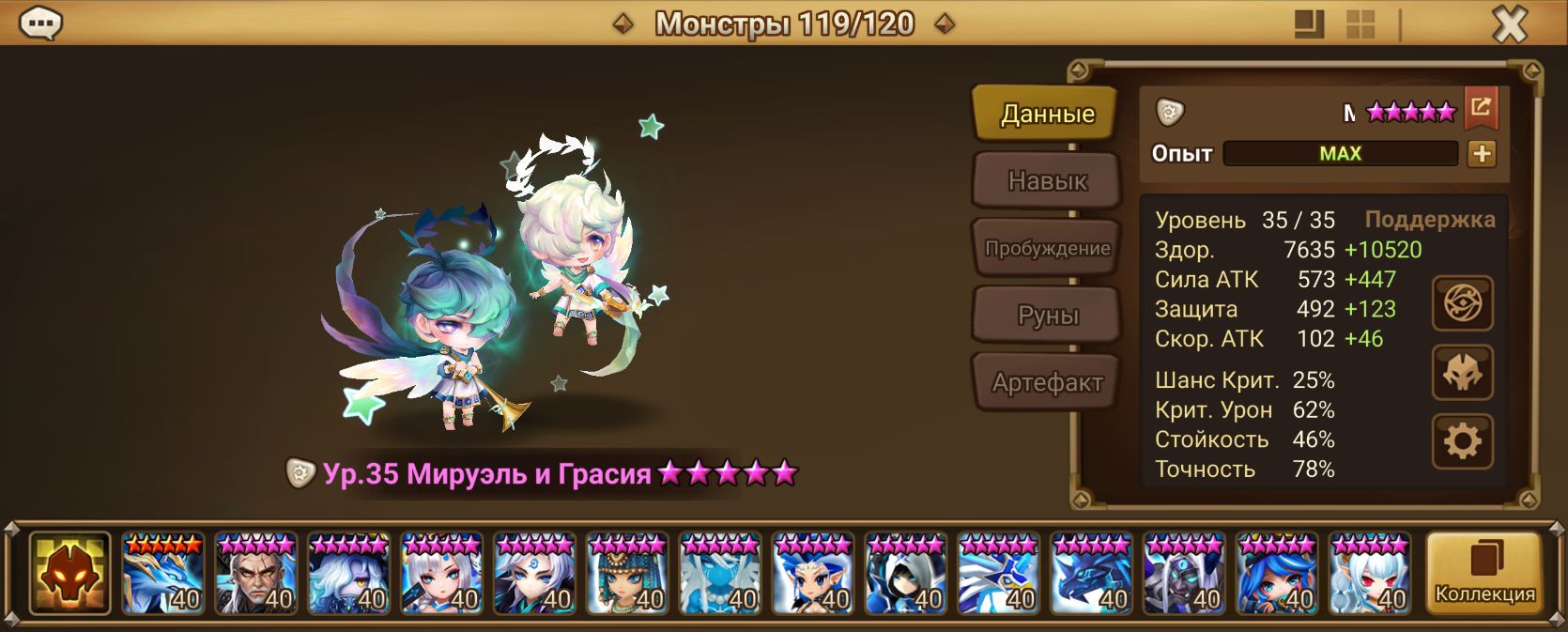Screen dimensions: 1568x632
Task: Show the Руны tab
Action: pyautogui.click(x=1047, y=316)
